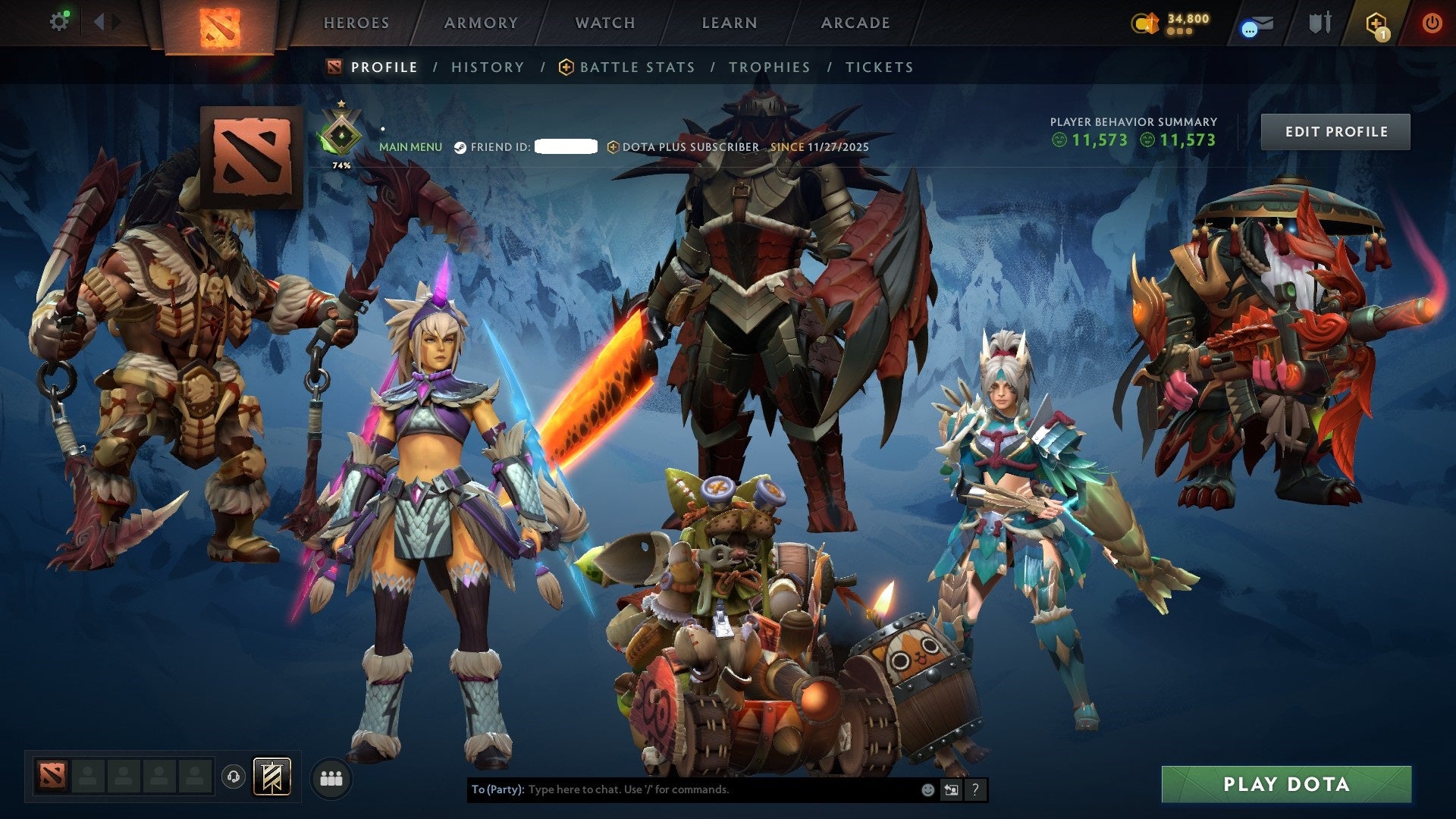Open the emoticon picker in chat bar
Viewport: 1456px width, 819px height.
(x=927, y=789)
